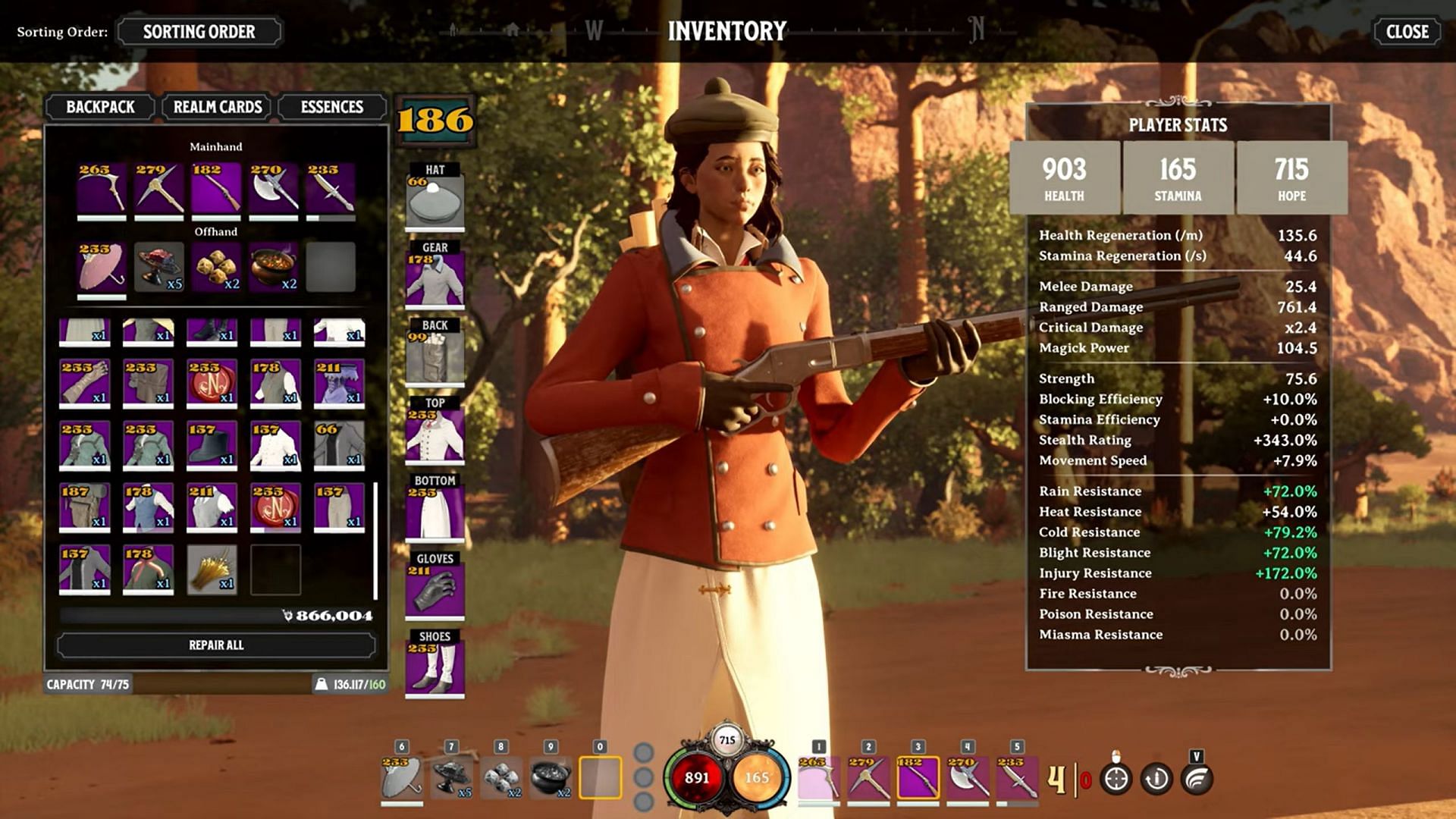
Task: Repair all equipment with Repair All
Action: (x=216, y=645)
